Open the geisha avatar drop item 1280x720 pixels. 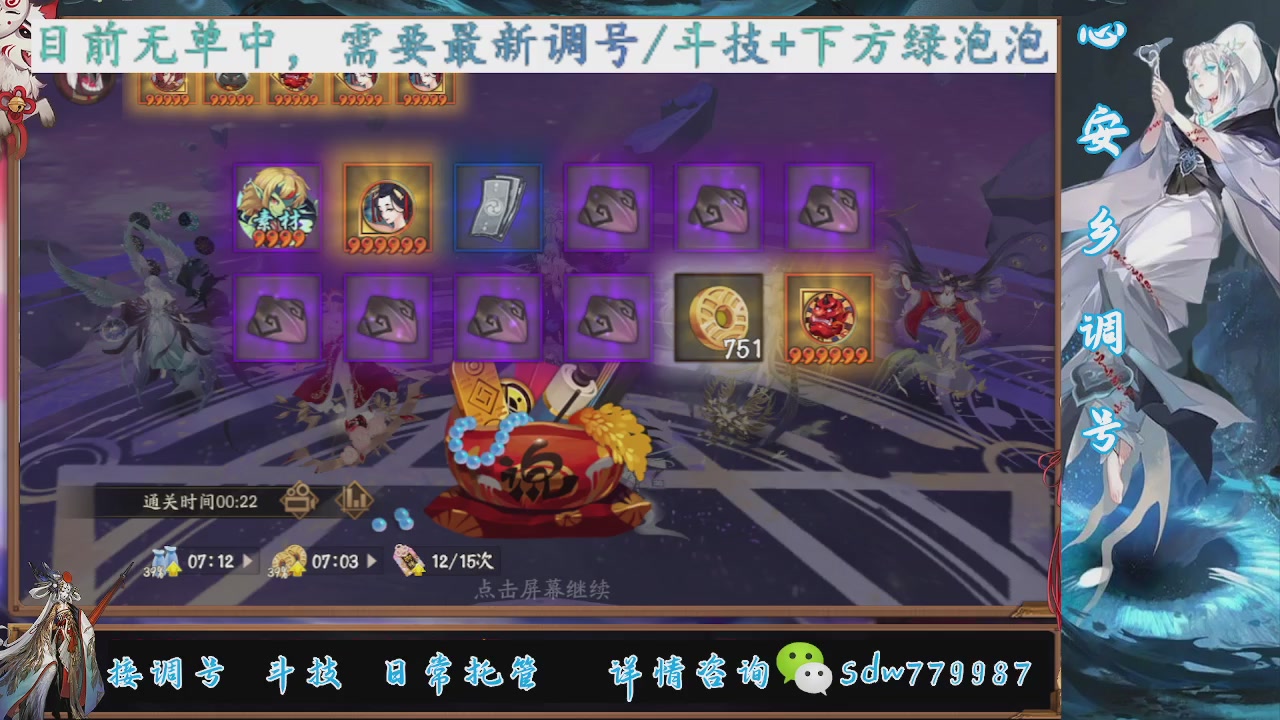point(388,207)
